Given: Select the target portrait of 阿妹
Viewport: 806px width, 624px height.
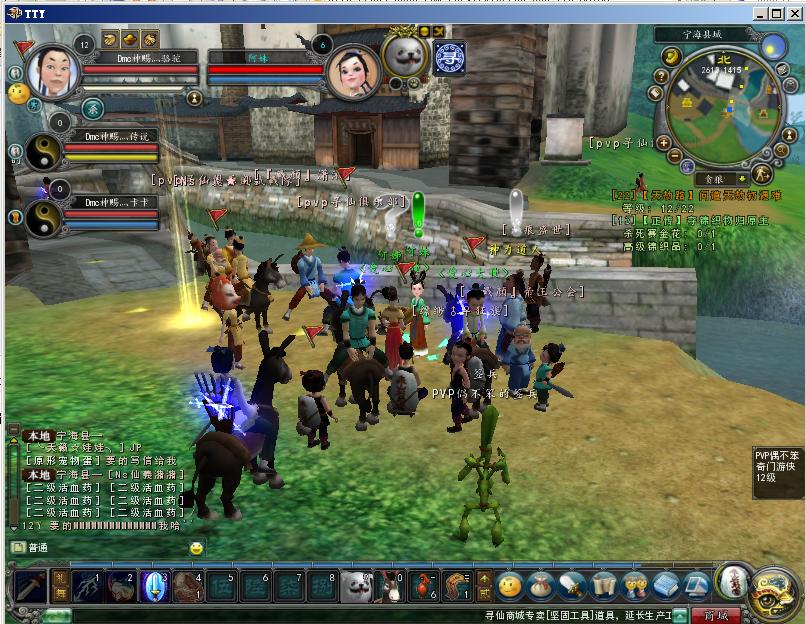Looking at the screenshot, I should [x=353, y=72].
